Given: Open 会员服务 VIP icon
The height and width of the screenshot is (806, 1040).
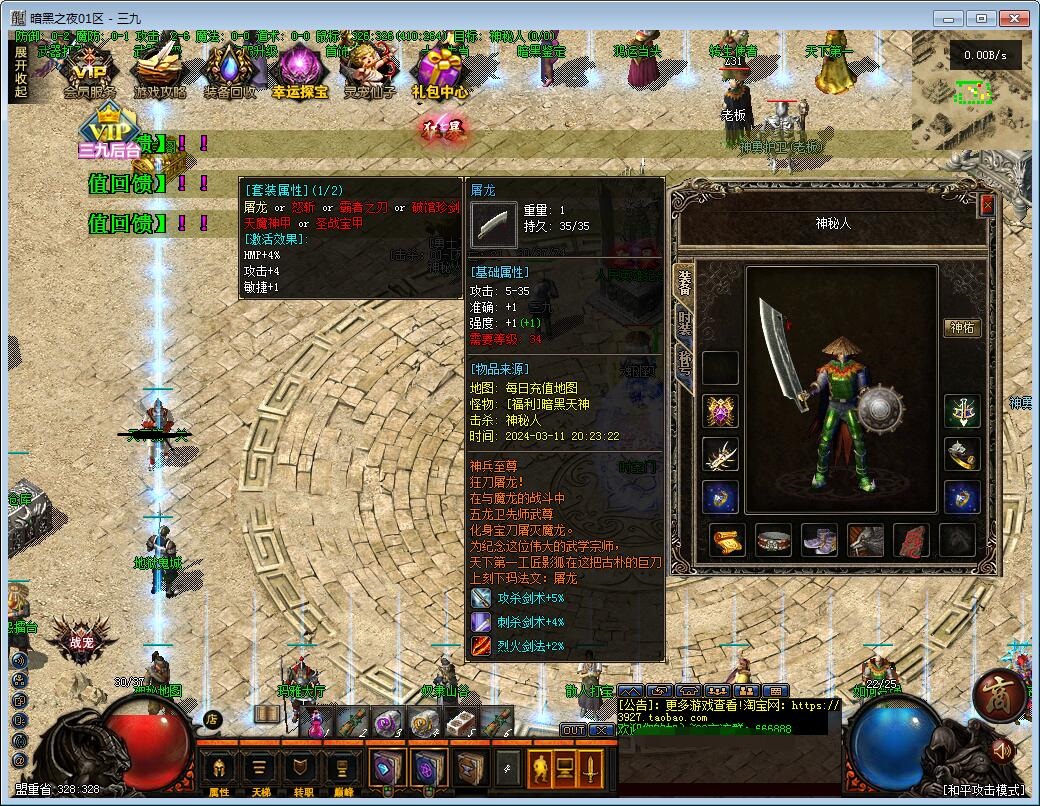Looking at the screenshot, I should 90,70.
